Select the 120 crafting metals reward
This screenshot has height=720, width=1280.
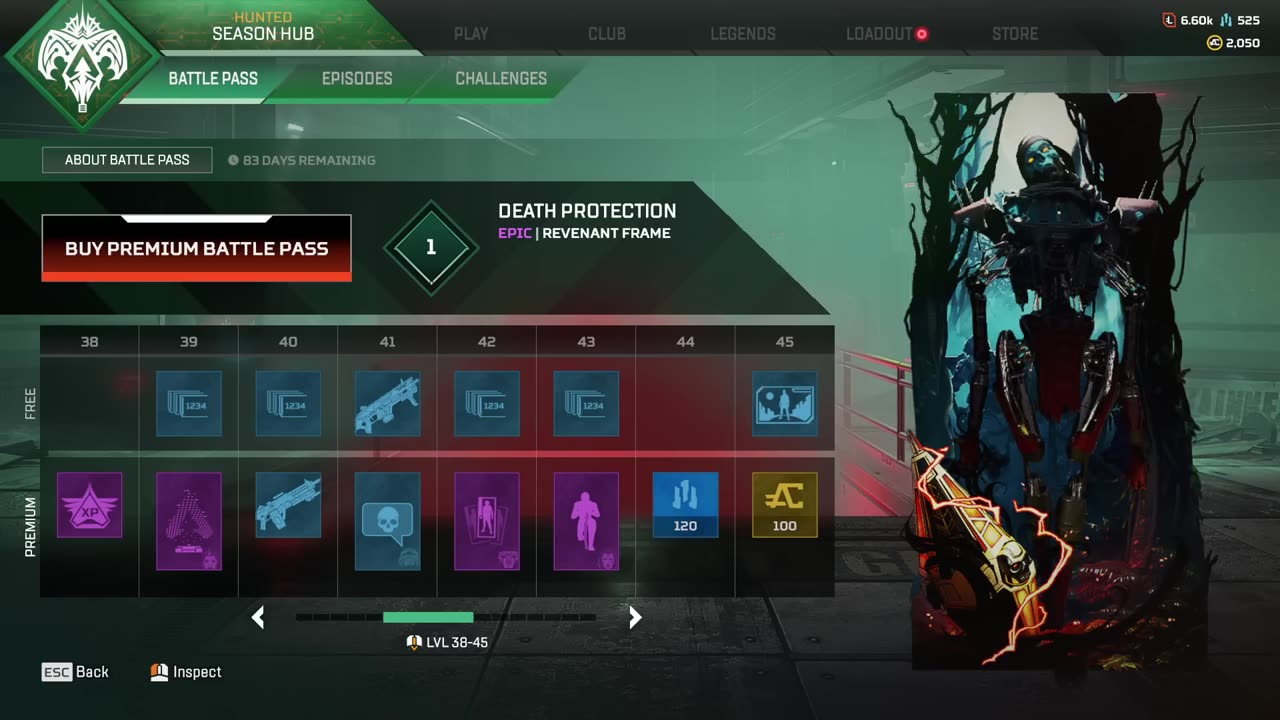[685, 505]
